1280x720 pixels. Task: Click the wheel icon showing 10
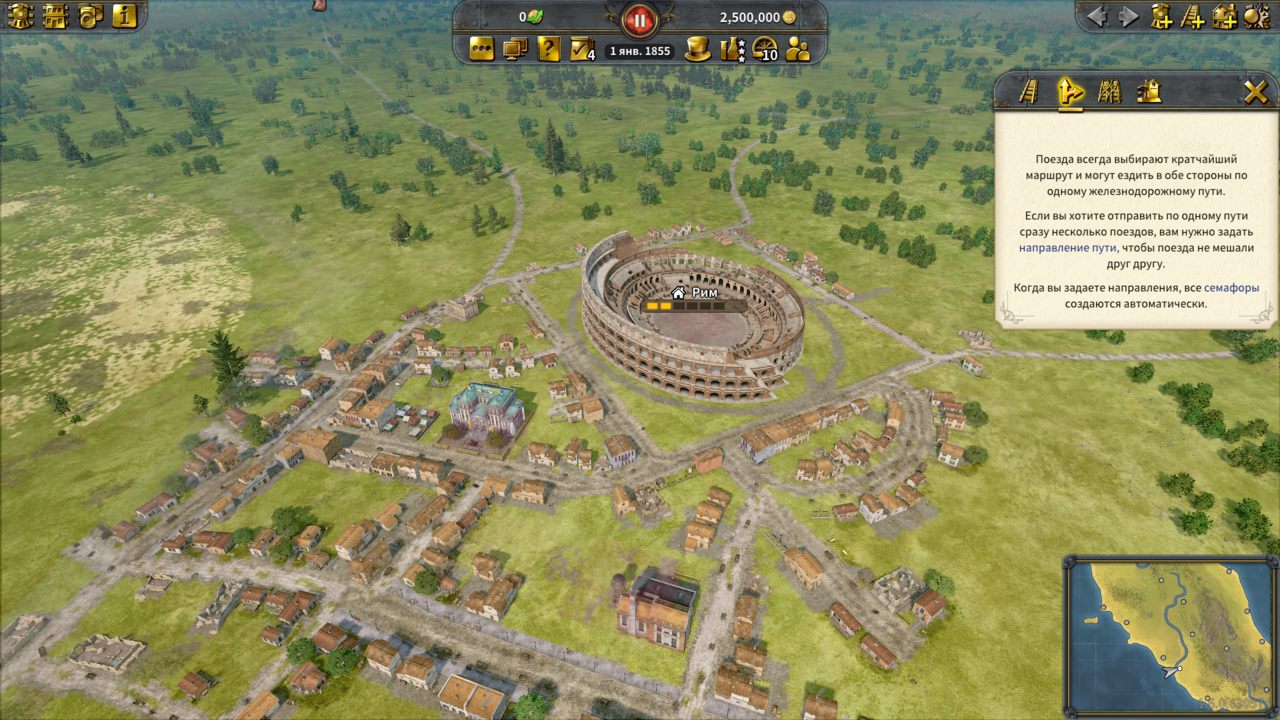[x=765, y=49]
